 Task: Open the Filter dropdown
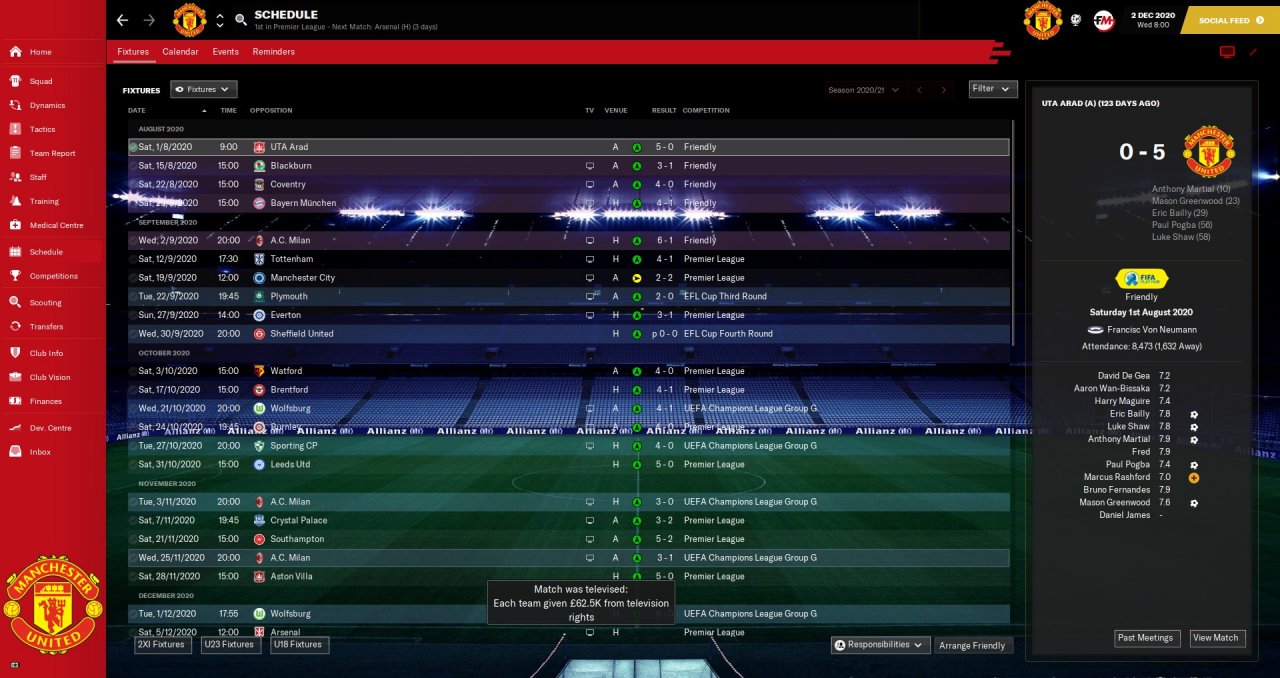(993, 89)
